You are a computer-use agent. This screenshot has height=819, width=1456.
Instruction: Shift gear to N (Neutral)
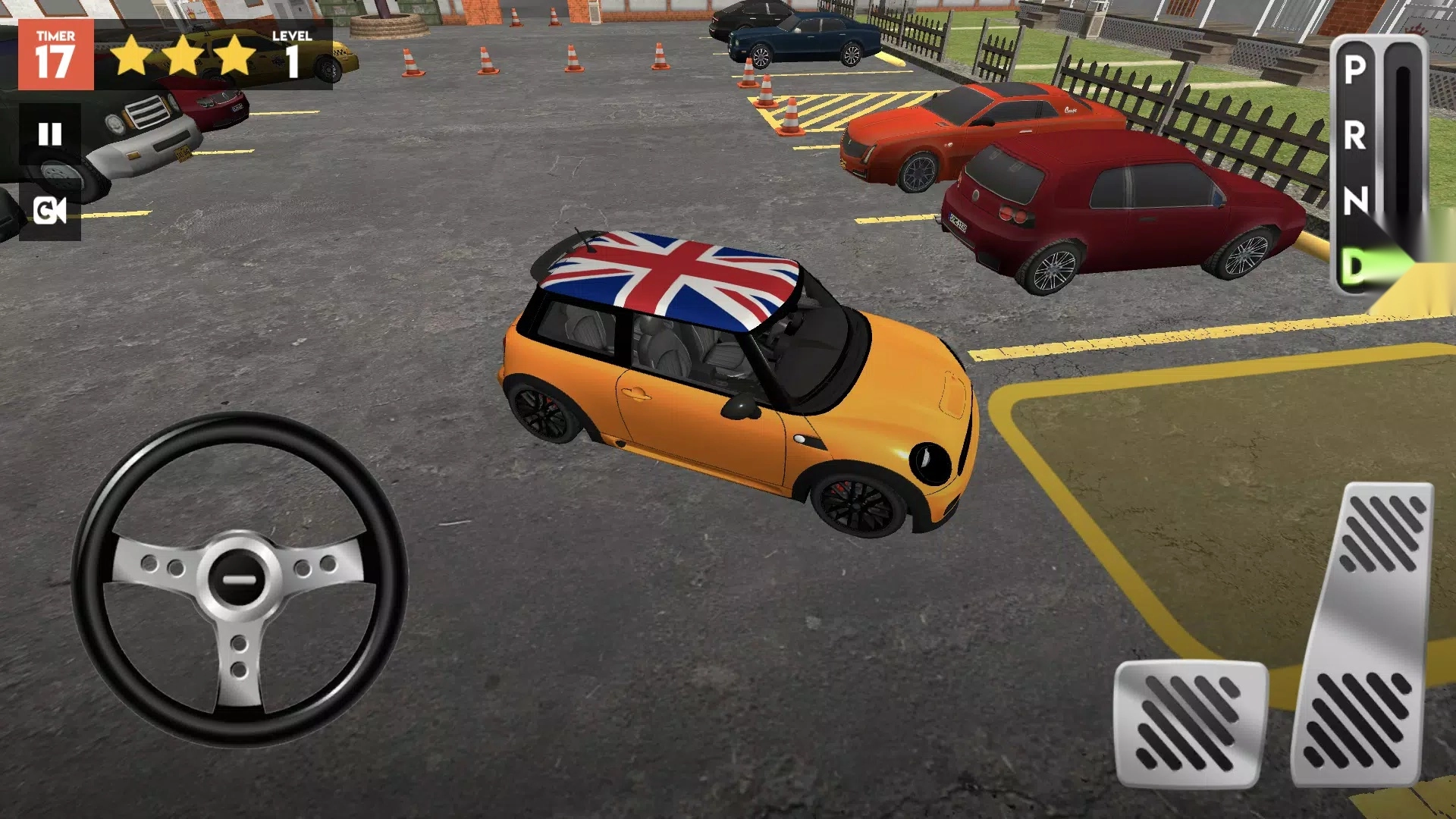[x=1355, y=201]
